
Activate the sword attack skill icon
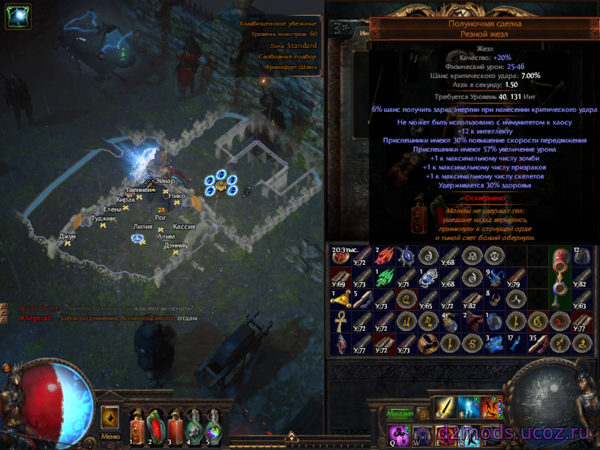[x=444, y=408]
